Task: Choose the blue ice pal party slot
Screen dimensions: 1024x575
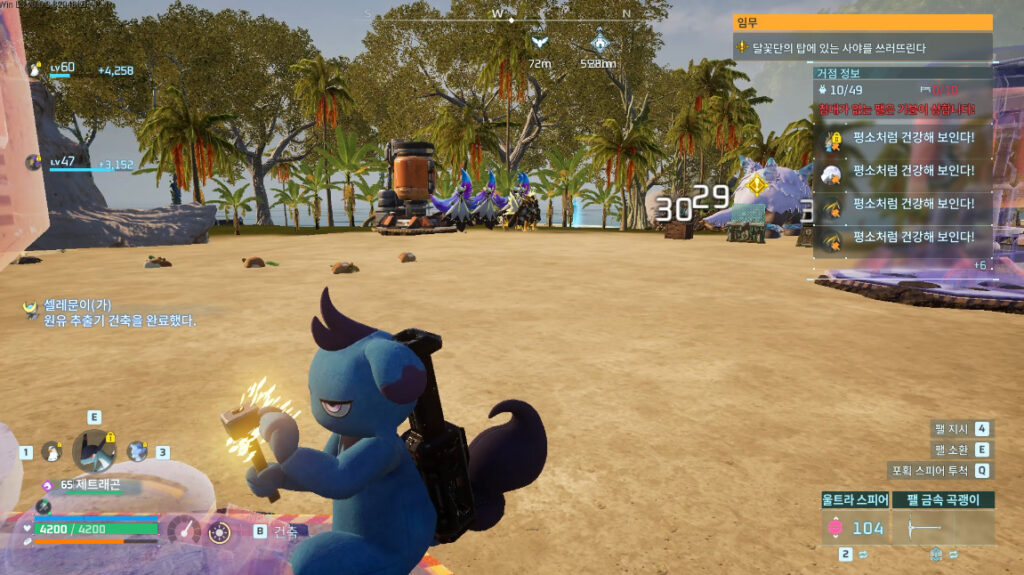Action: click(x=136, y=451)
